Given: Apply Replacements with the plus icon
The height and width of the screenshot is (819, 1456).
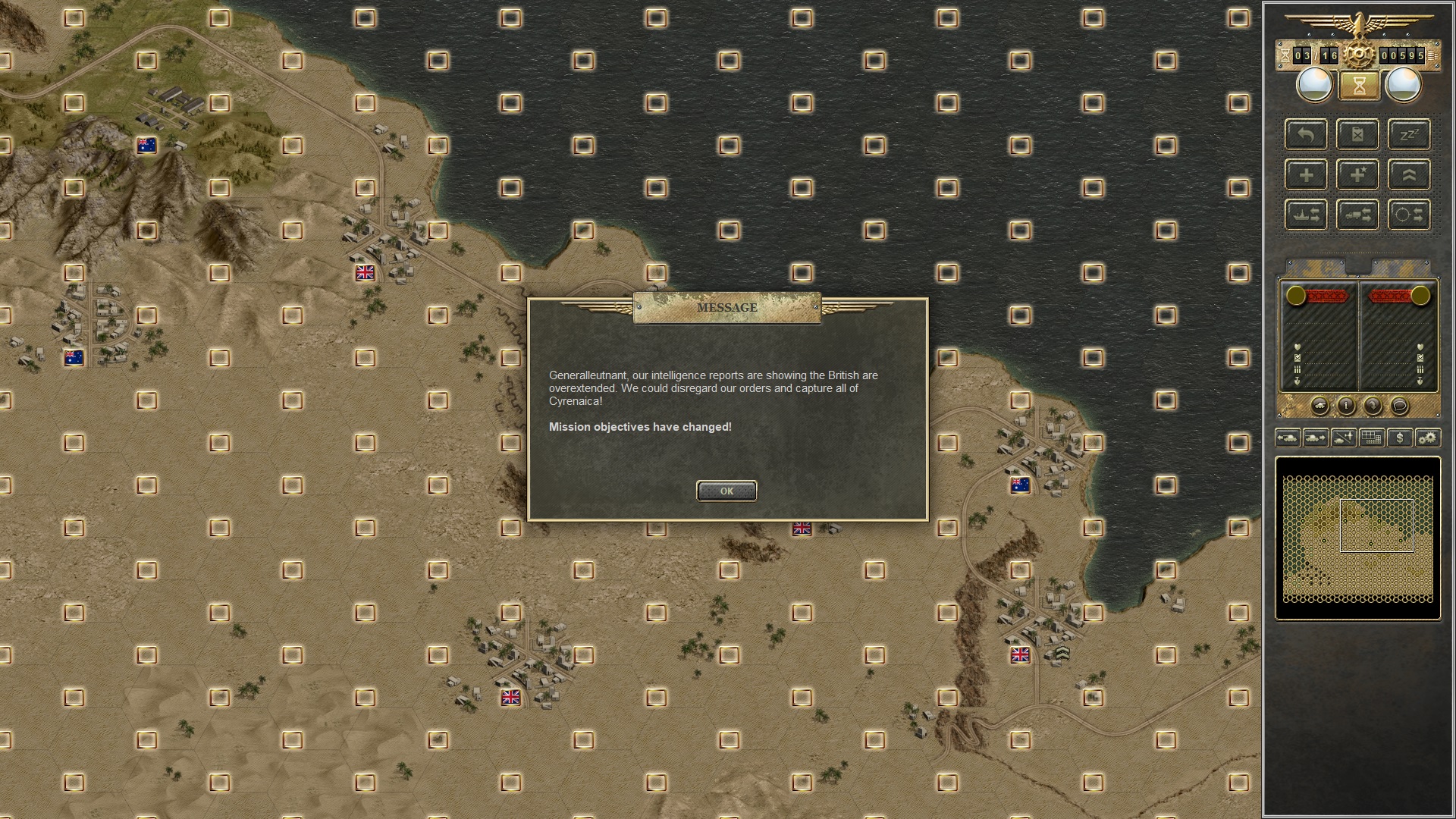Looking at the screenshot, I should click(x=1306, y=174).
